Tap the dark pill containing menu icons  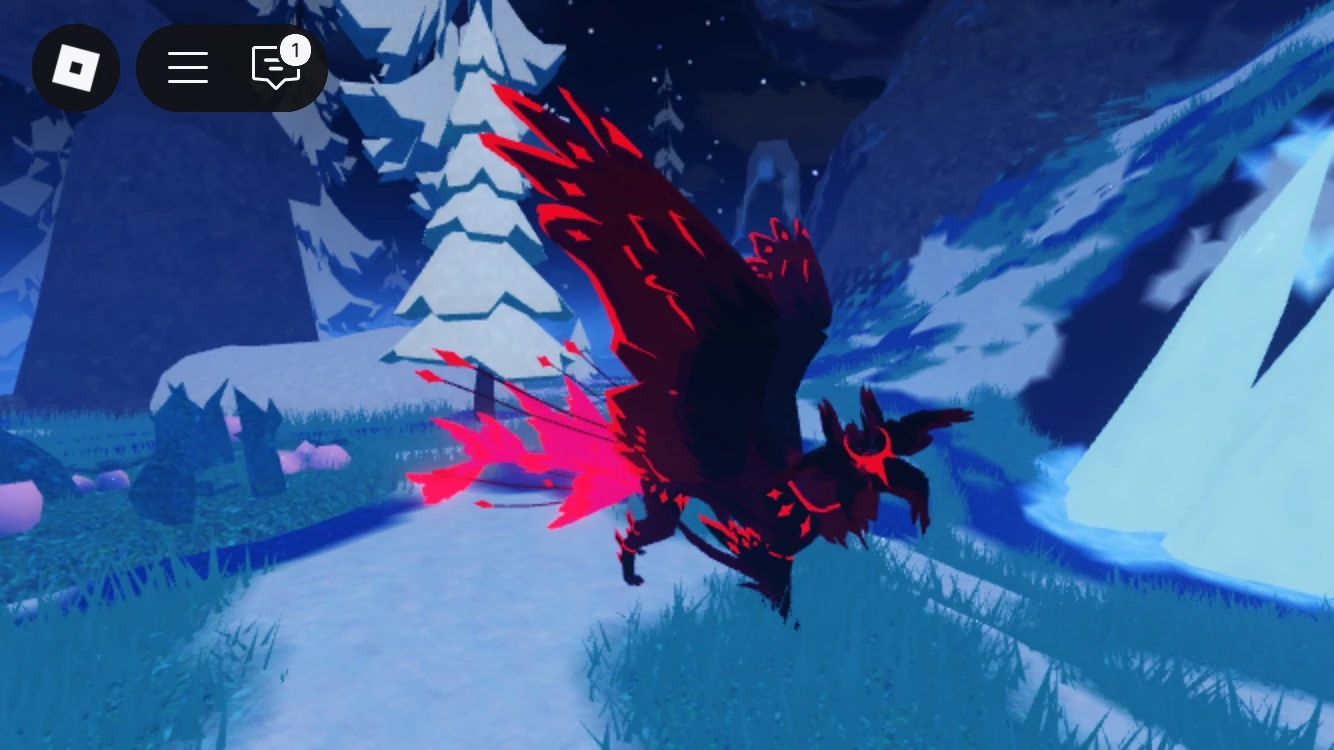tap(230, 67)
